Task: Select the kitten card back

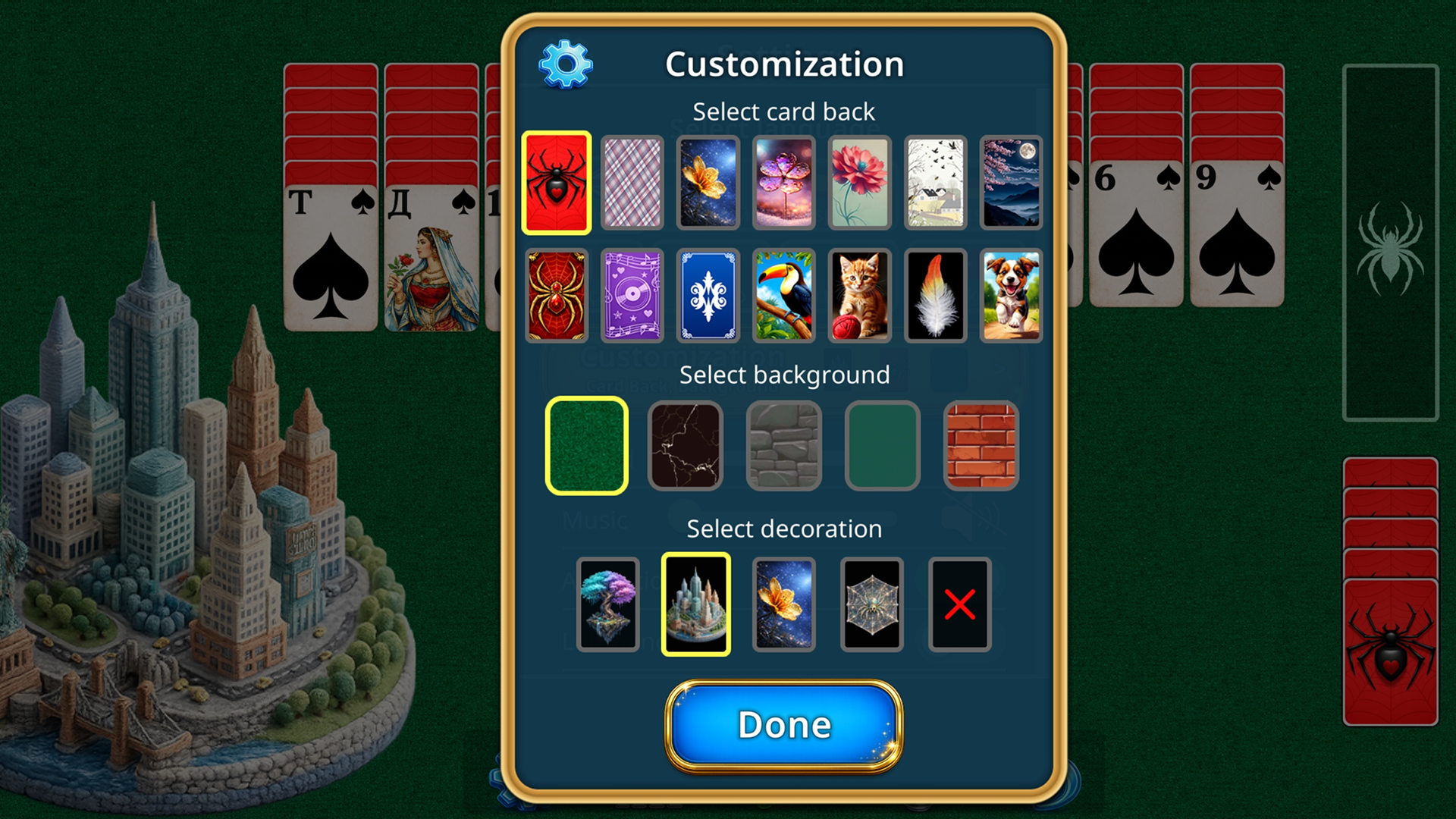Action: click(859, 296)
